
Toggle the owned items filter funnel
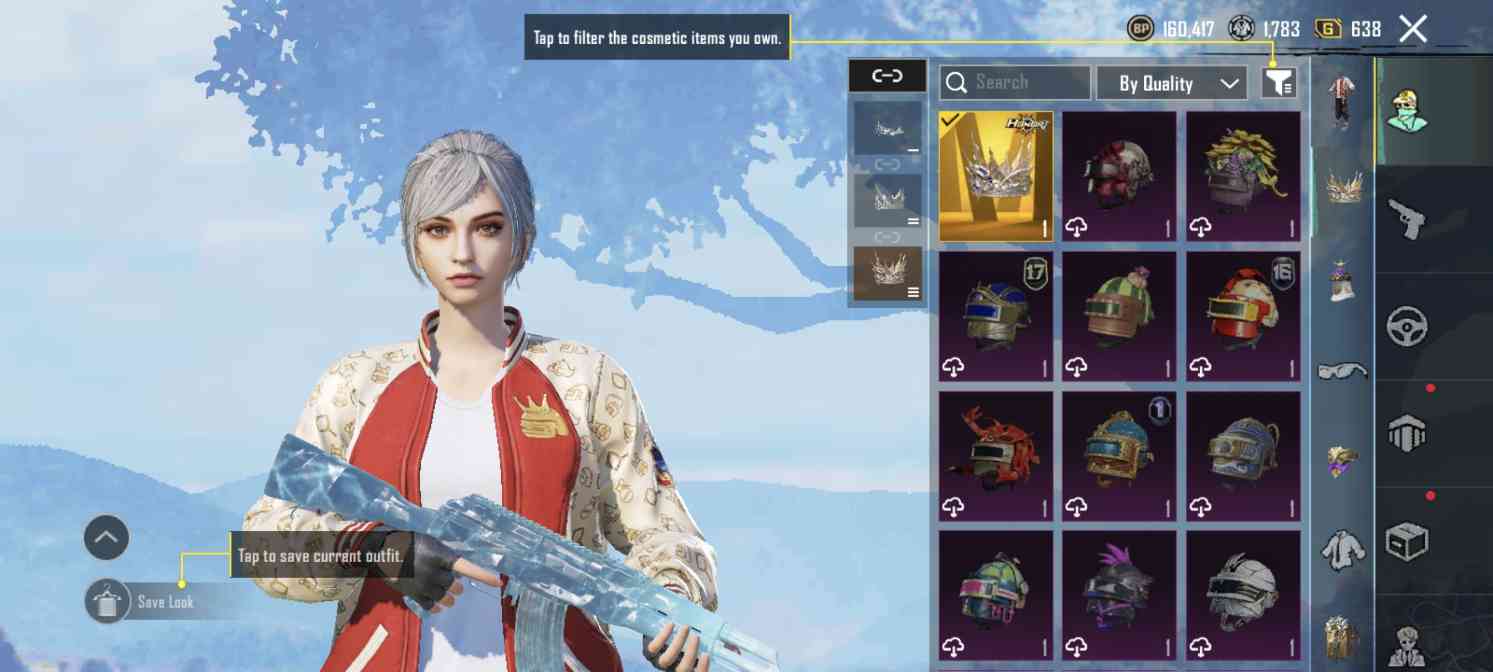coord(1279,82)
